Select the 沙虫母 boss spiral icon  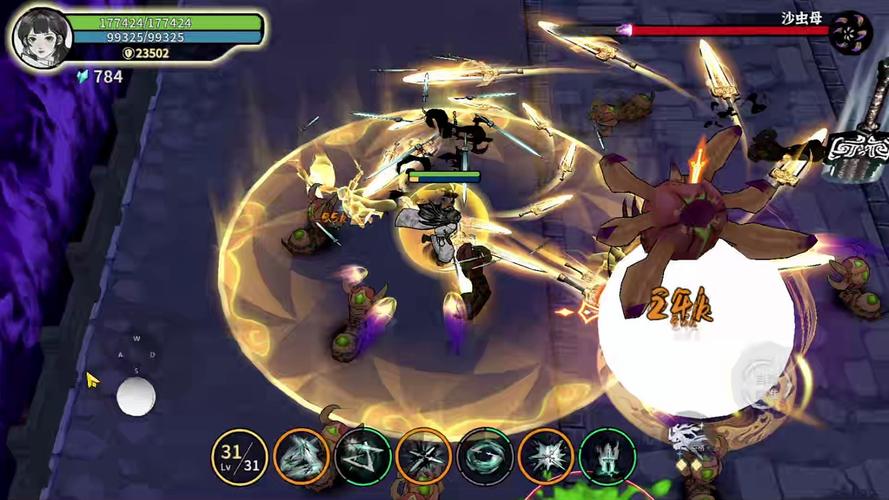pyautogui.click(x=851, y=32)
